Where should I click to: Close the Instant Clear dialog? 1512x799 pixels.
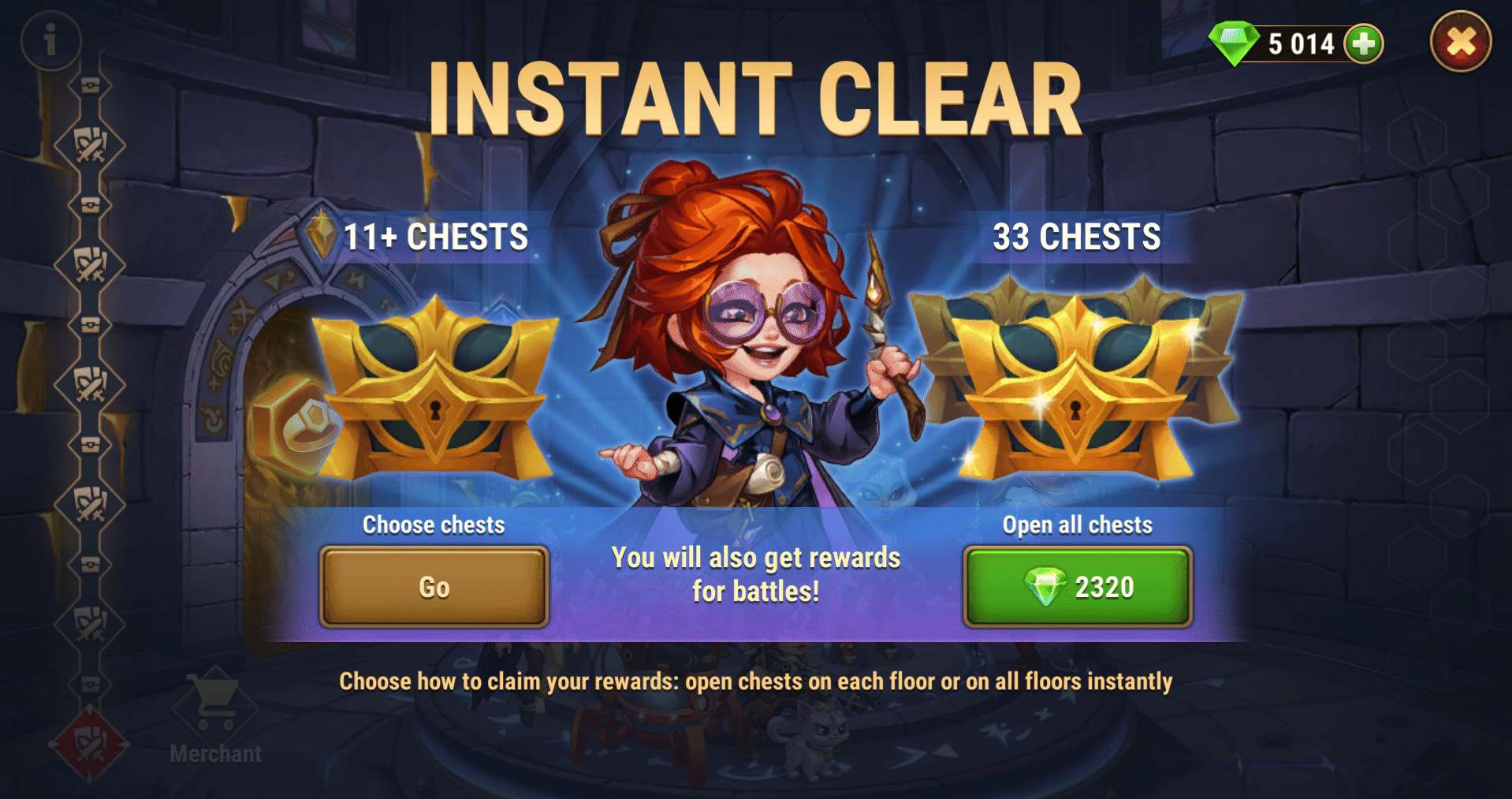point(1460,42)
